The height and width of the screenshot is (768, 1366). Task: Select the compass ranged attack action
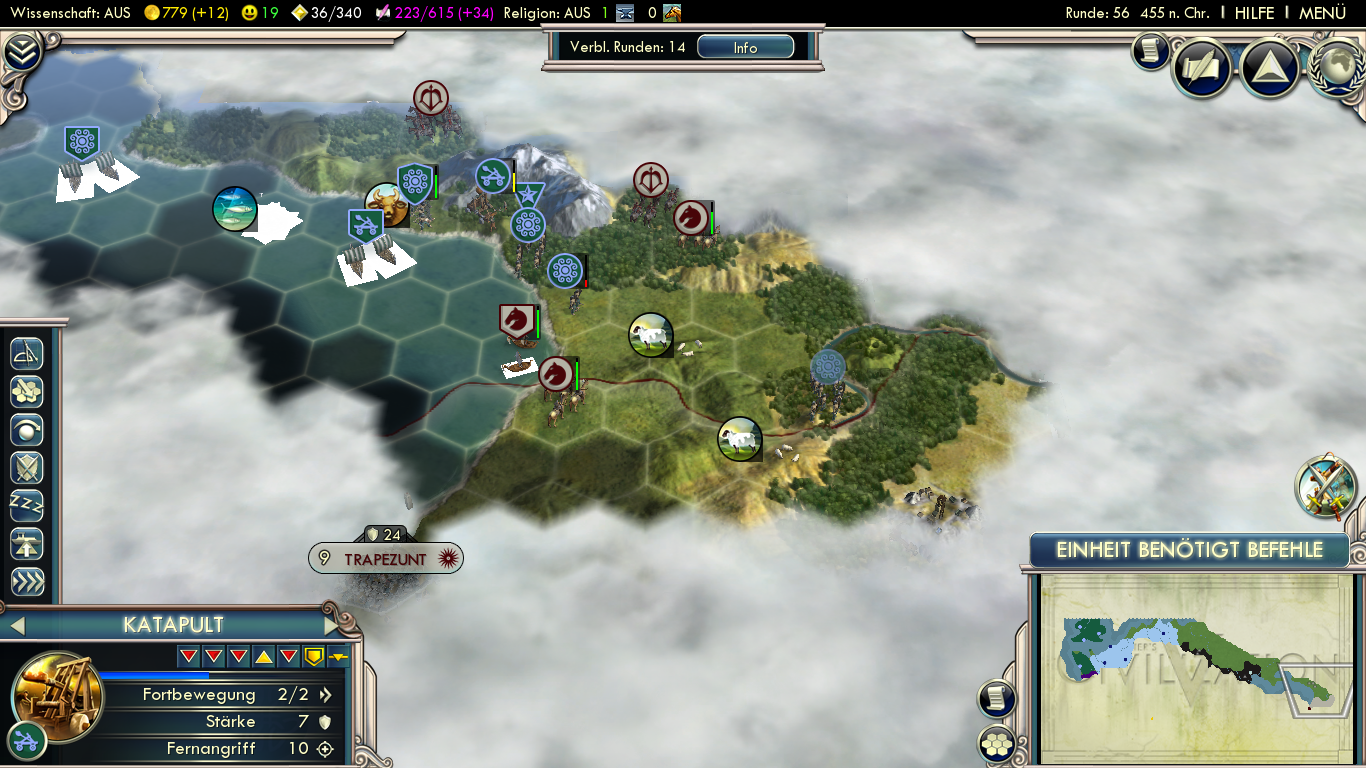[27, 353]
